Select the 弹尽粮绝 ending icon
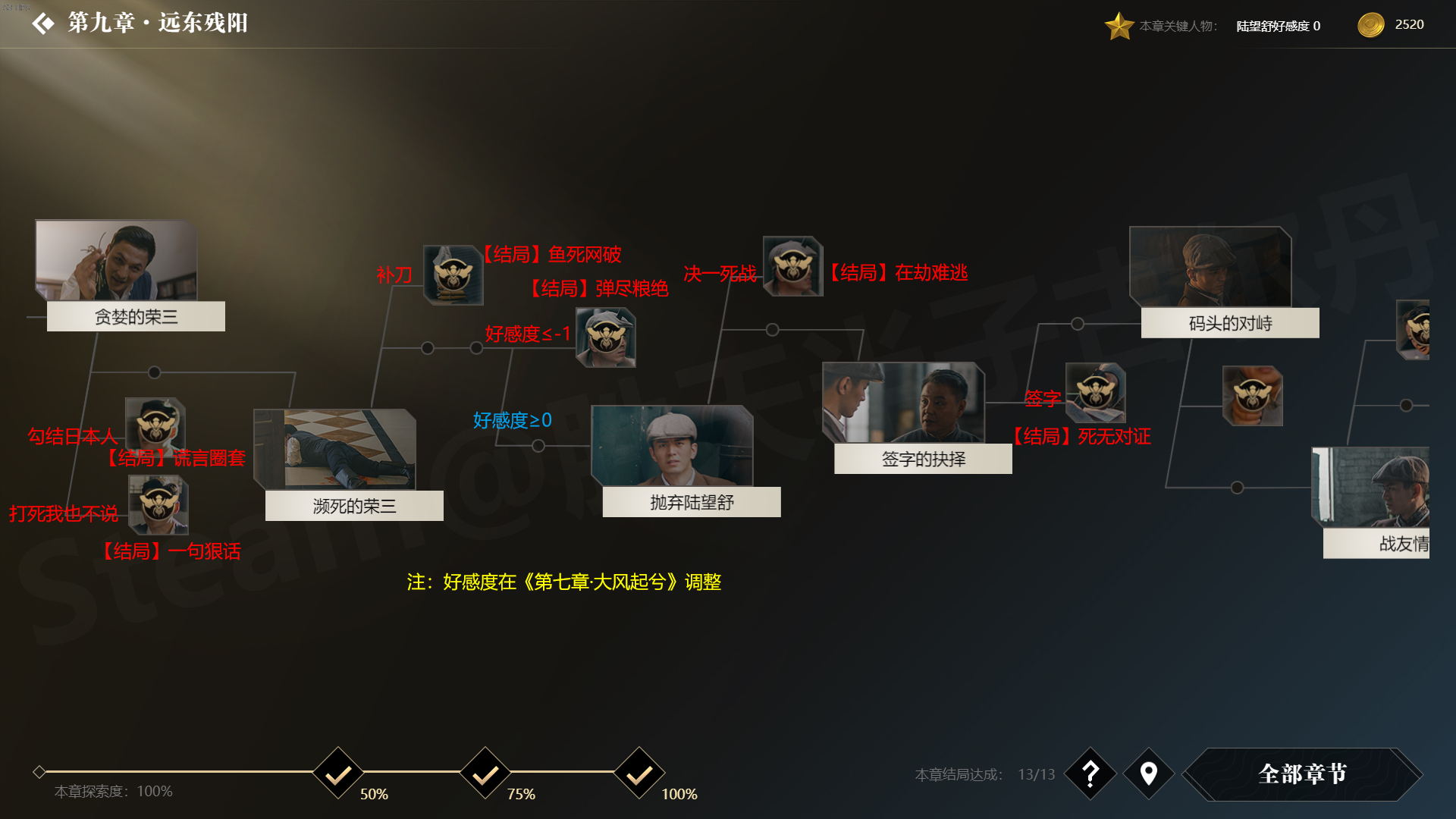Image resolution: width=1456 pixels, height=819 pixels. [605, 337]
